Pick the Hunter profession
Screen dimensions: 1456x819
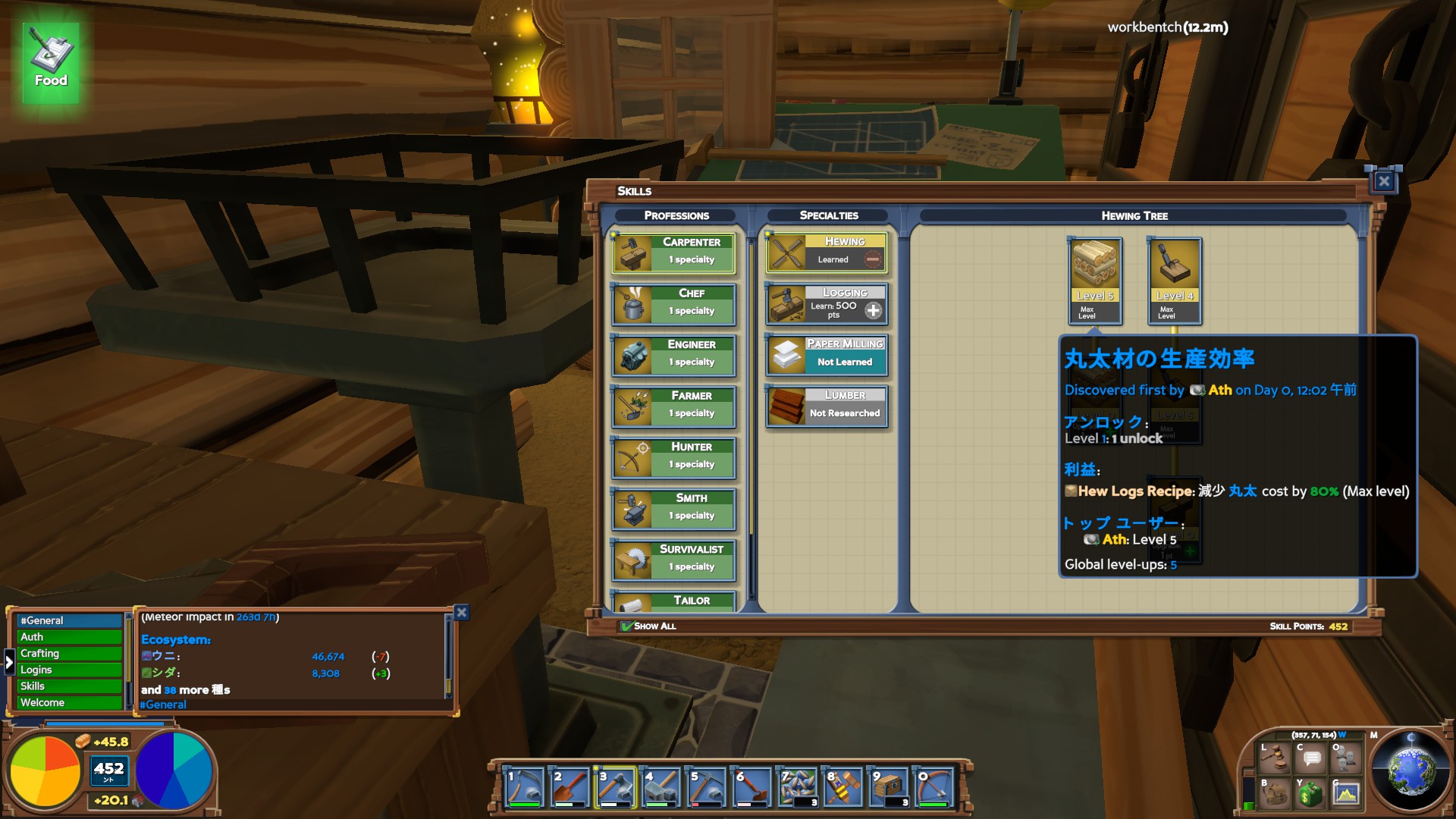[x=673, y=457]
